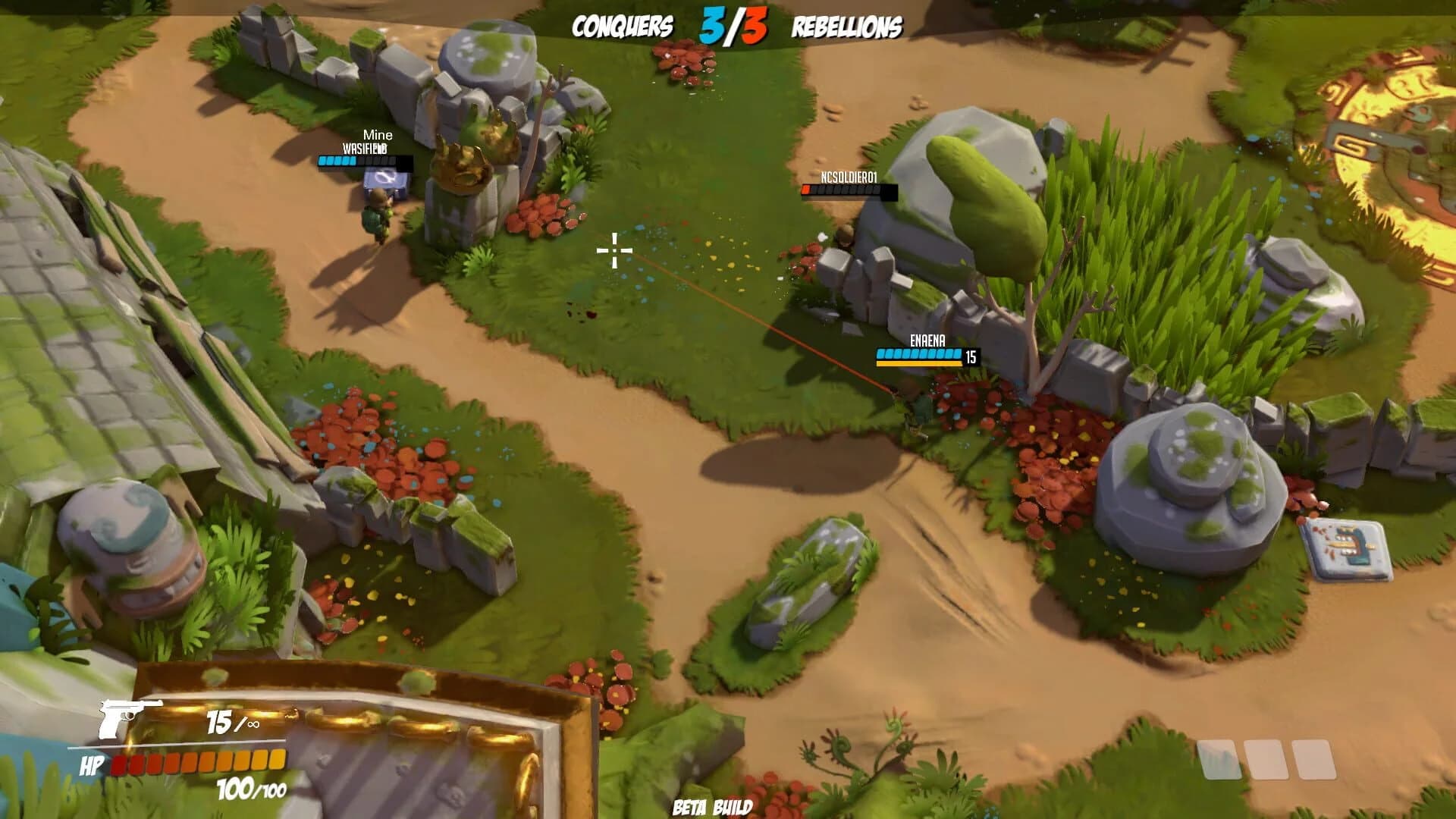Click the BETA BUILD text at bottom
The image size is (1456, 819).
click(x=711, y=806)
